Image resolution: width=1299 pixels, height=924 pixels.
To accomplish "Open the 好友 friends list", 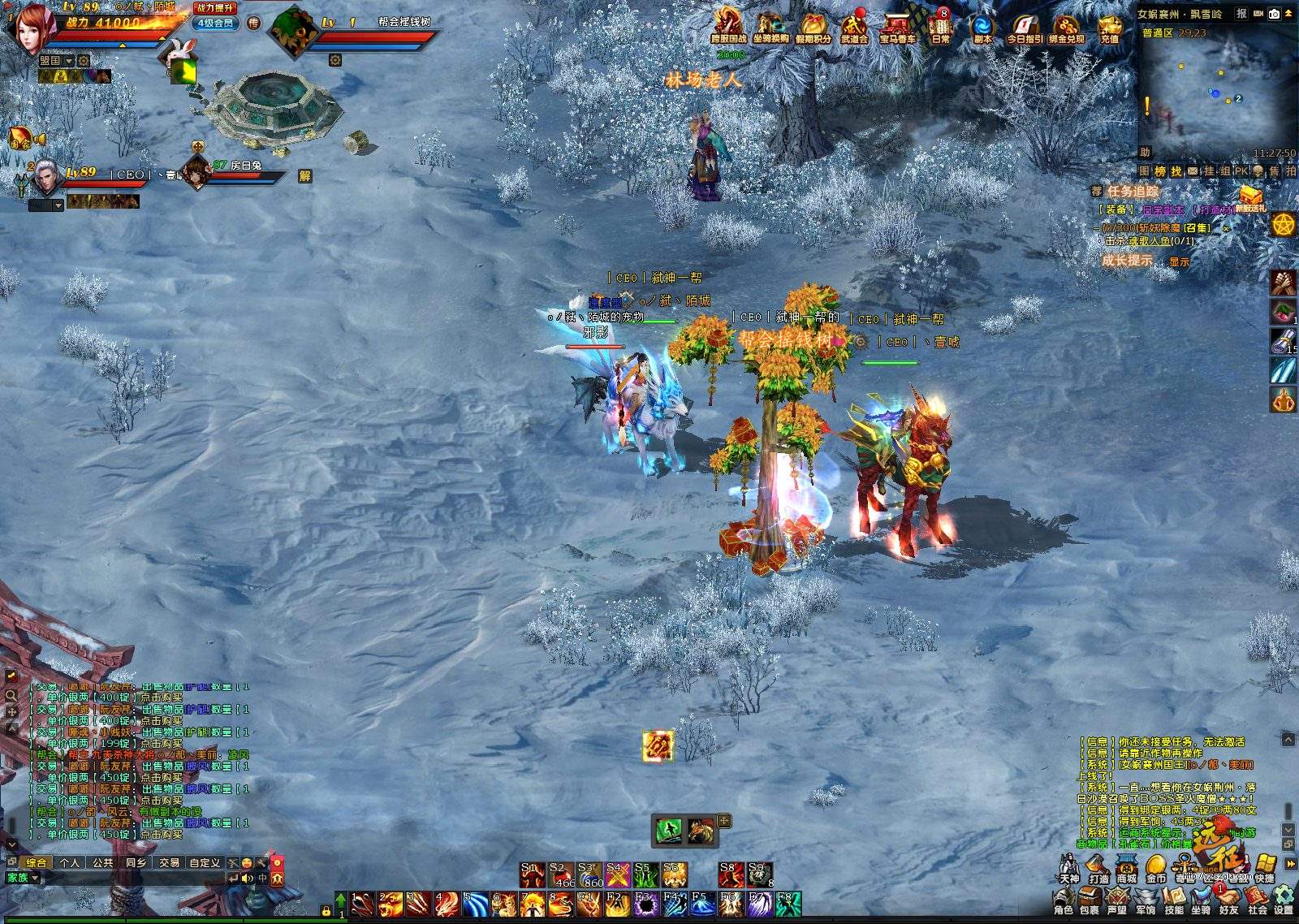I will 1228,900.
